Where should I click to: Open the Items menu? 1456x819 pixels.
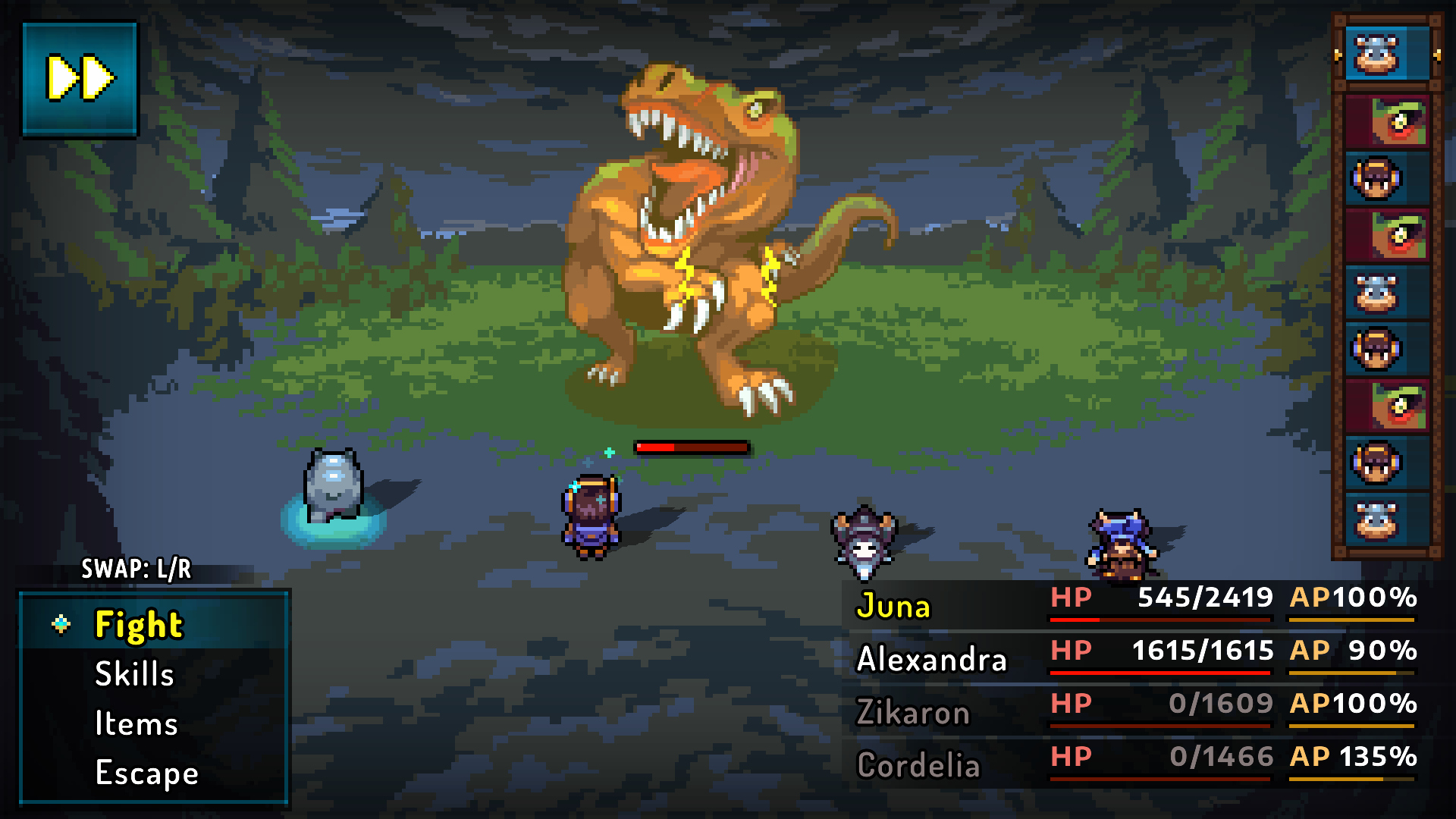(x=136, y=723)
